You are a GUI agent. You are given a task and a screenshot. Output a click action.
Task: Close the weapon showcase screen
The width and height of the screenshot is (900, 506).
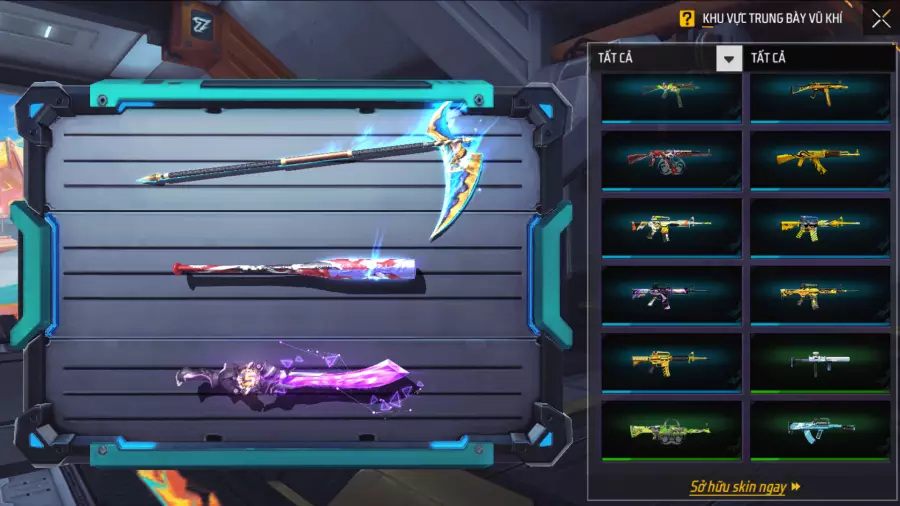[x=880, y=18]
